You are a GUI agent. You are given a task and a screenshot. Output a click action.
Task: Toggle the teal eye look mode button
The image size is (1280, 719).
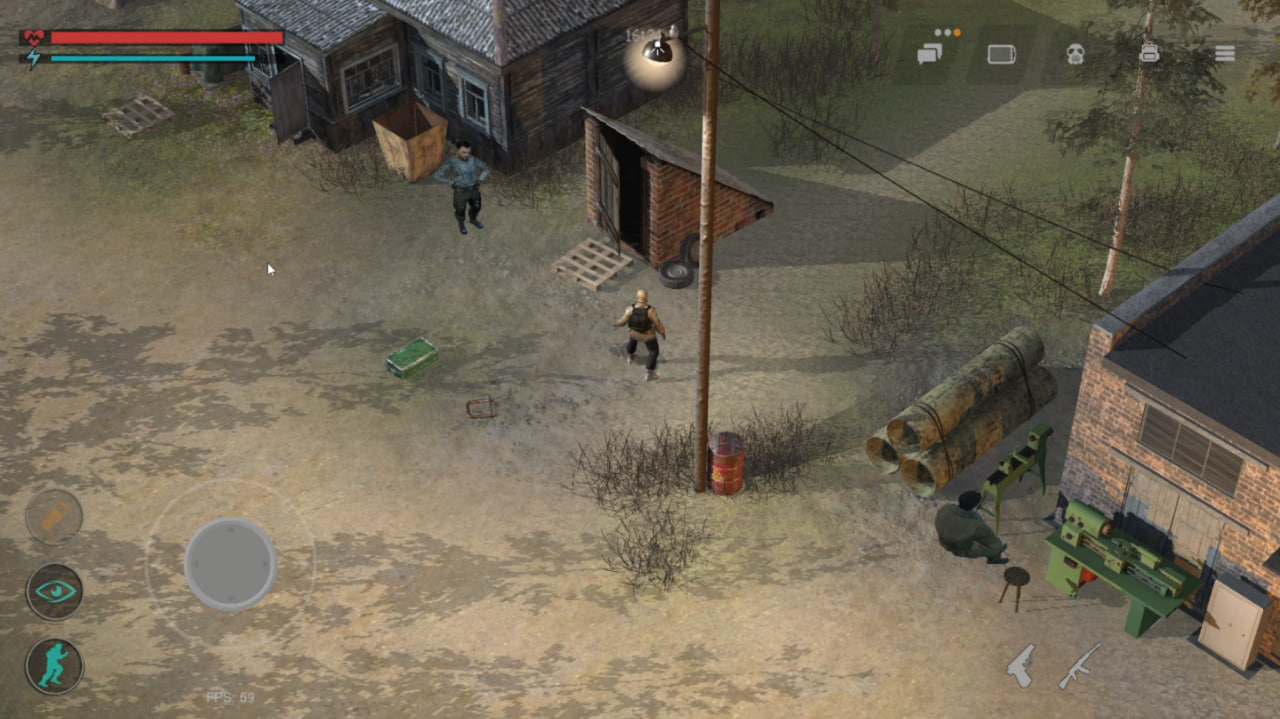click(54, 591)
